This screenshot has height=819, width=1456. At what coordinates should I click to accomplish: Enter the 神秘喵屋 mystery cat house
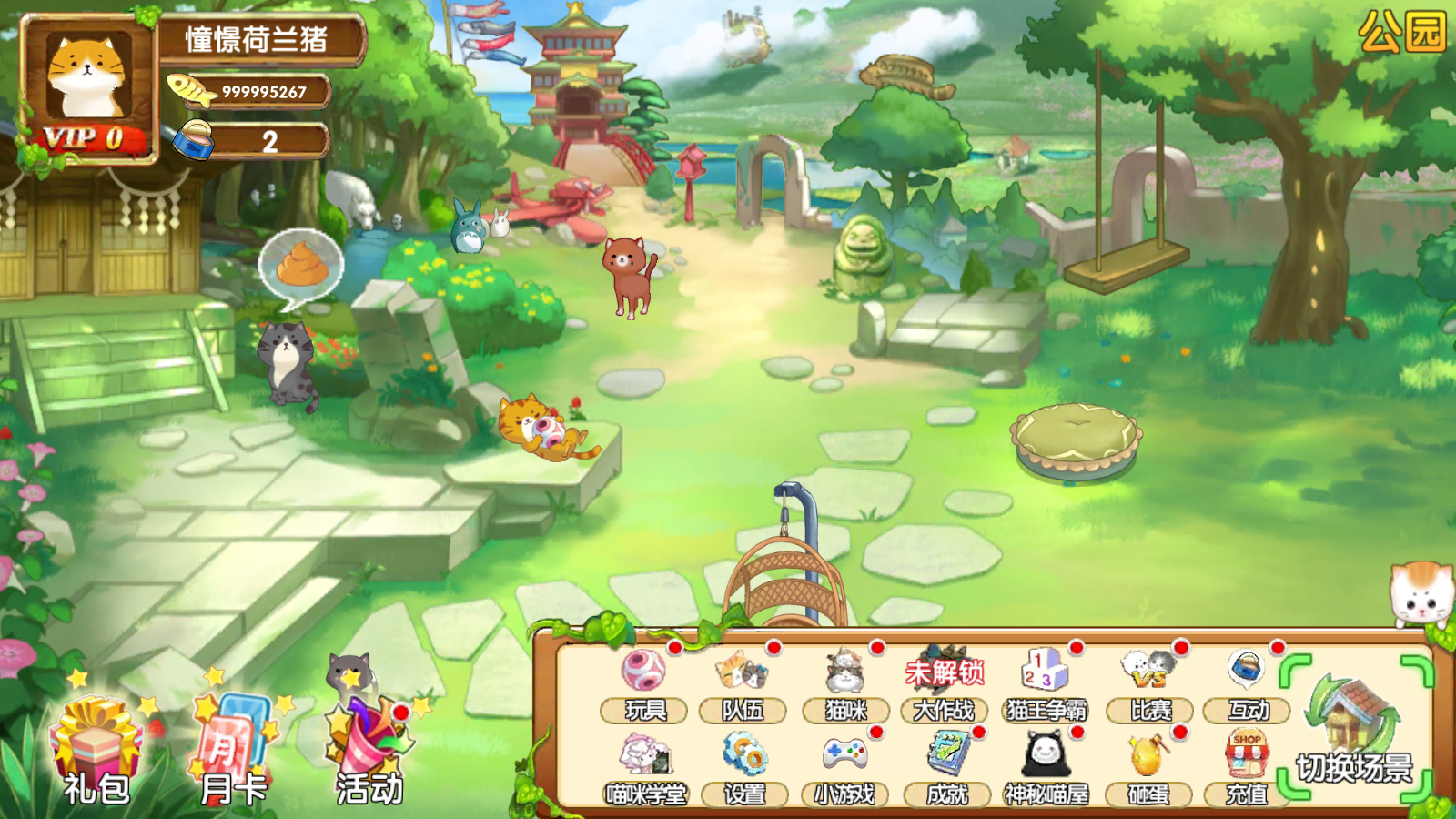point(1046,769)
